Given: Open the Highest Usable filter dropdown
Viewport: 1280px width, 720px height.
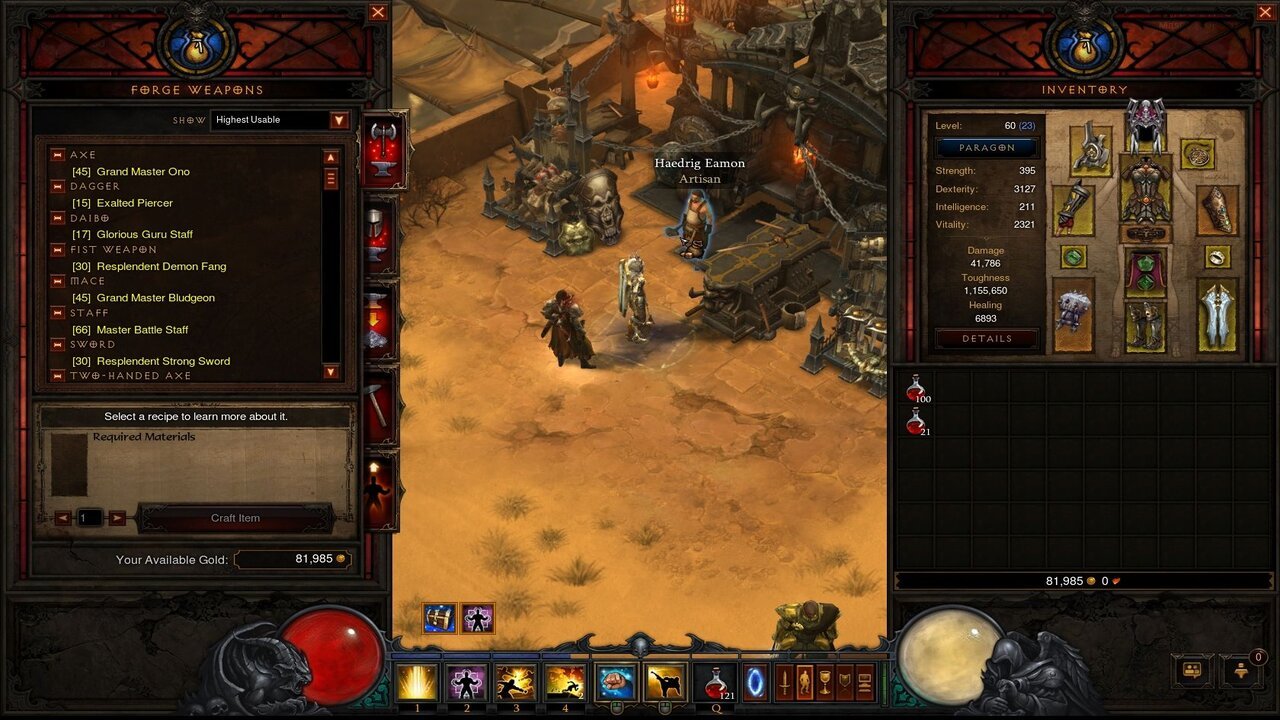Looking at the screenshot, I should 339,120.
